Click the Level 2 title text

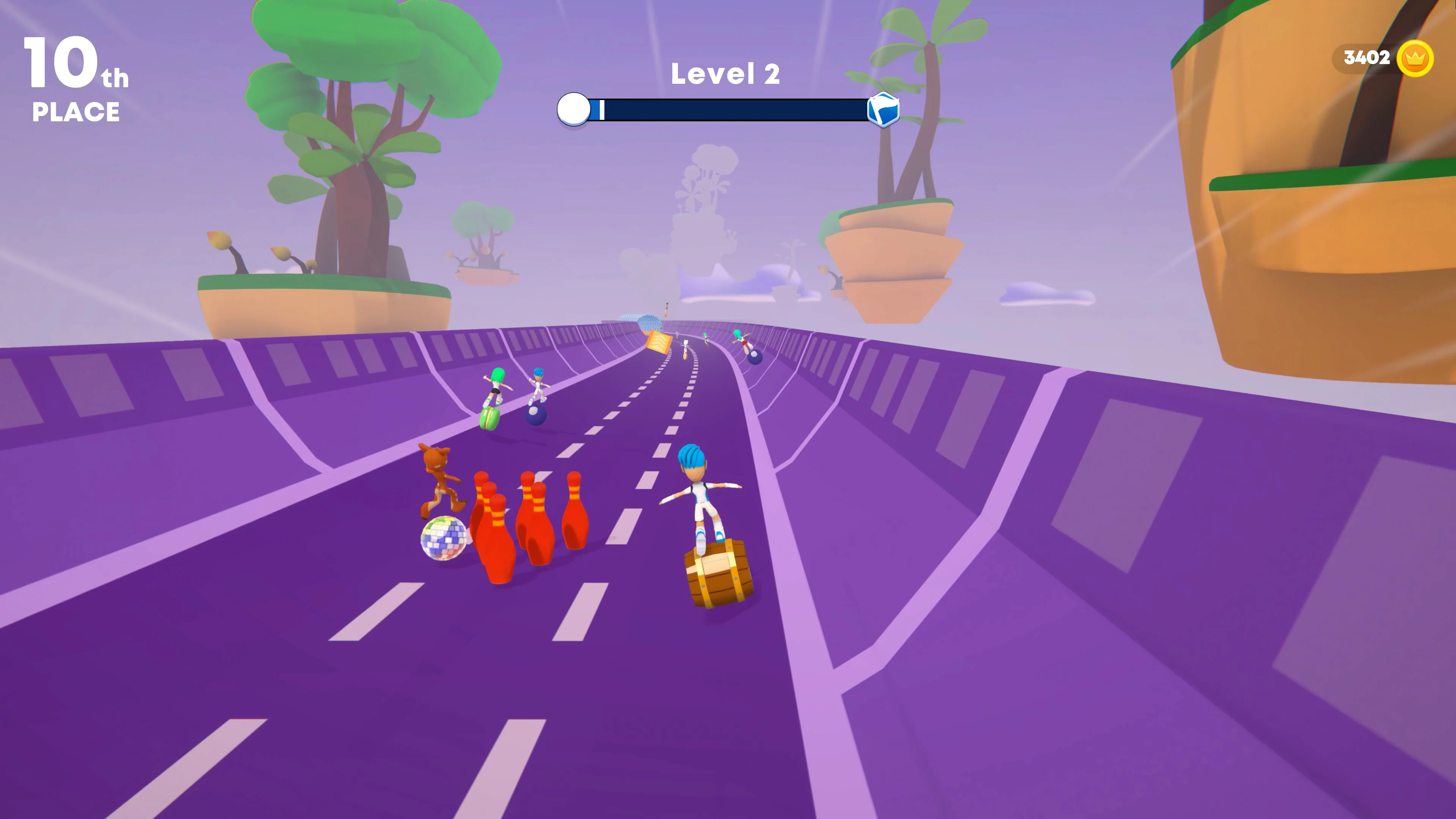pos(725,74)
